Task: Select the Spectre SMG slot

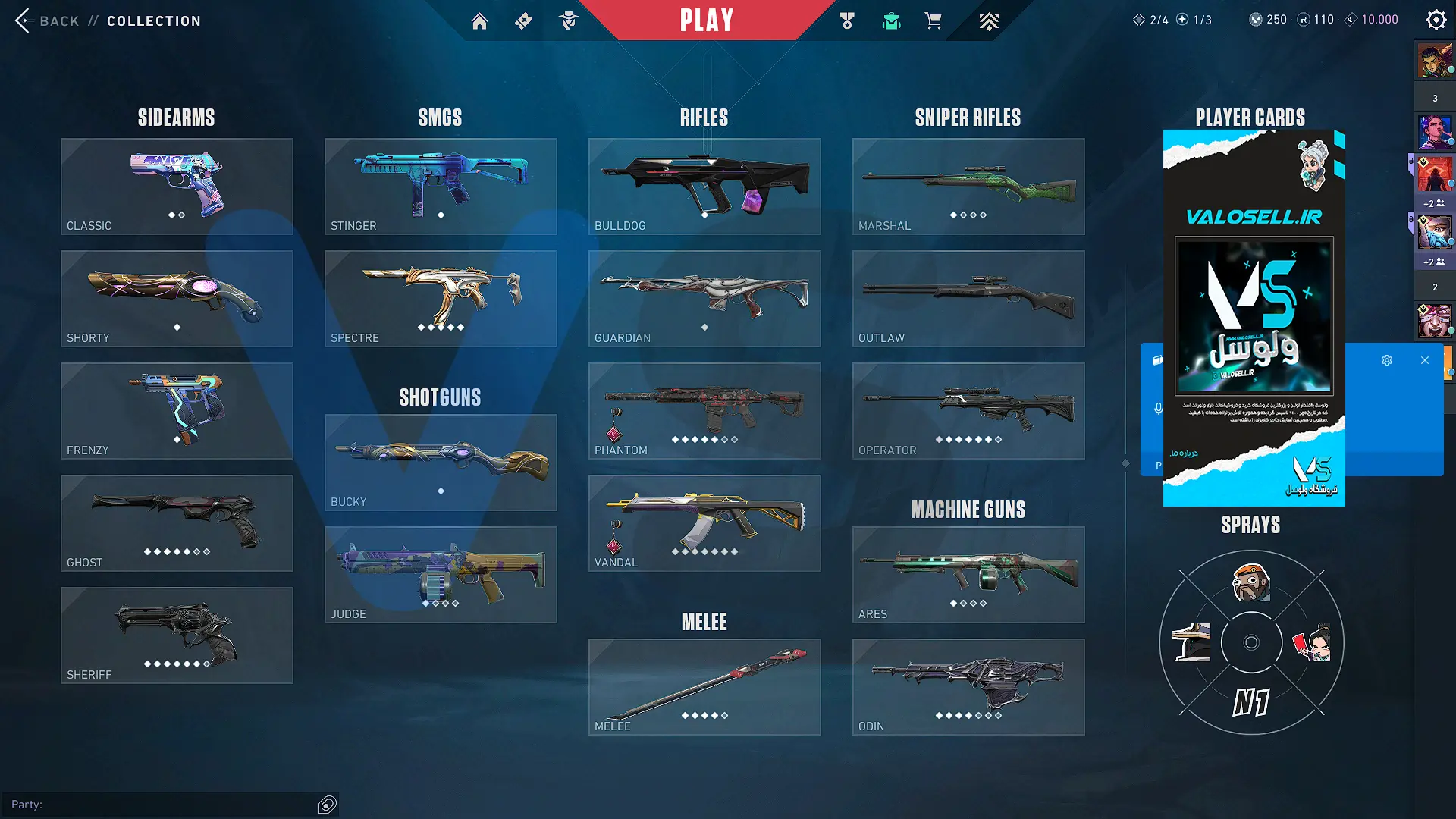Action: tap(441, 298)
